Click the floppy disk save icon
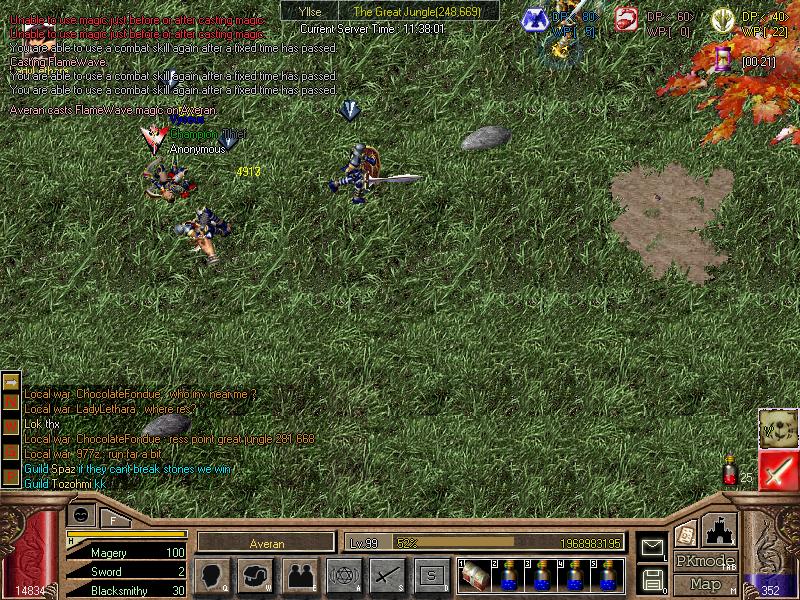800x600 pixels. coord(653,579)
